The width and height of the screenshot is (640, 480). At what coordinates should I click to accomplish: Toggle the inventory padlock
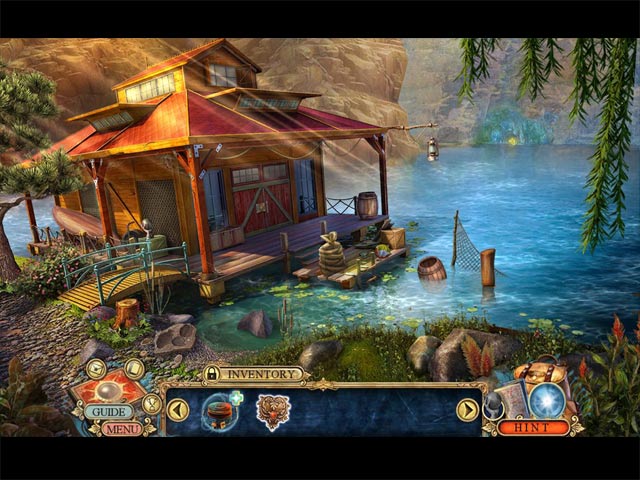212,374
